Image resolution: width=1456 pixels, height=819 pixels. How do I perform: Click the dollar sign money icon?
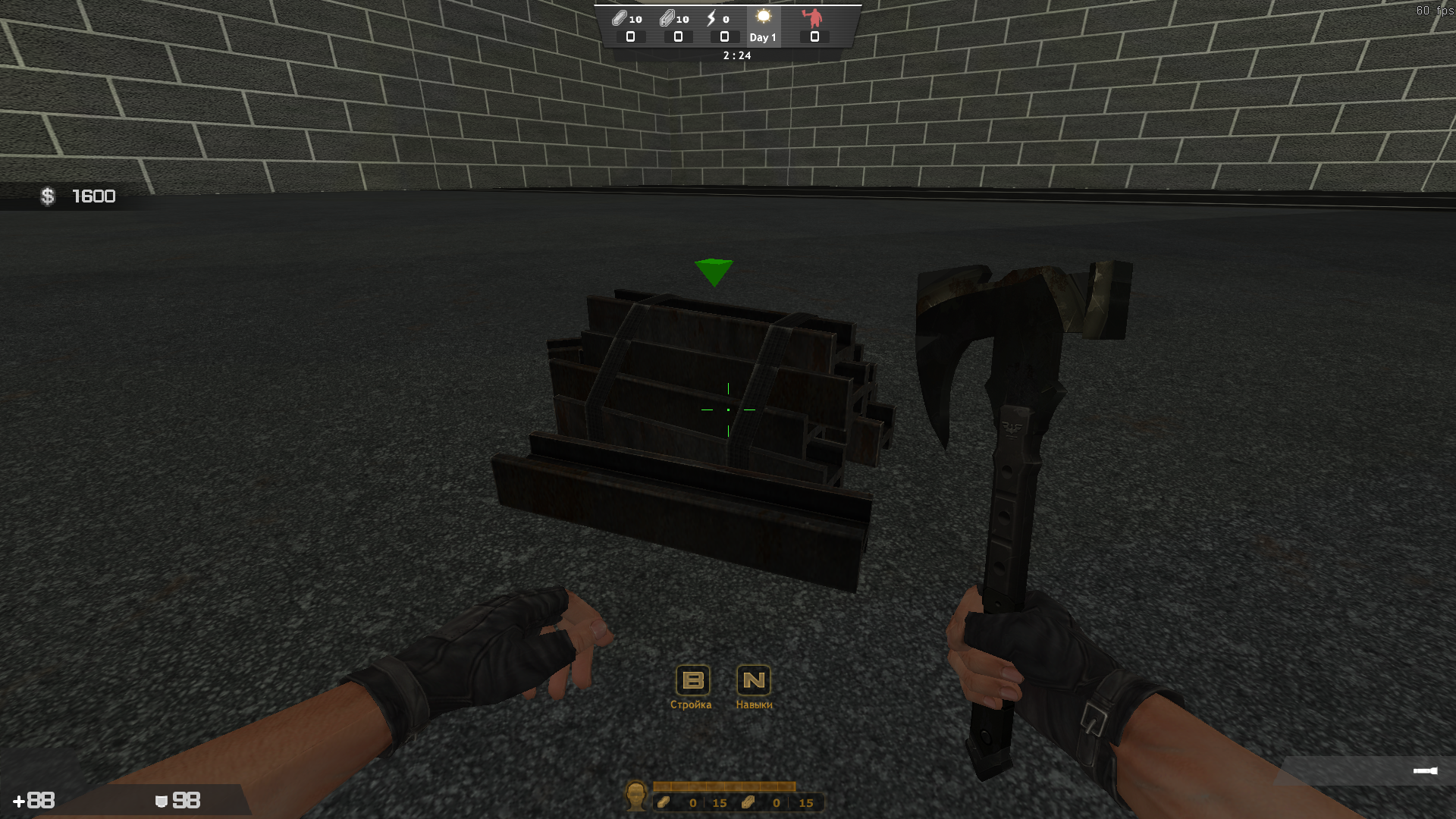point(48,196)
